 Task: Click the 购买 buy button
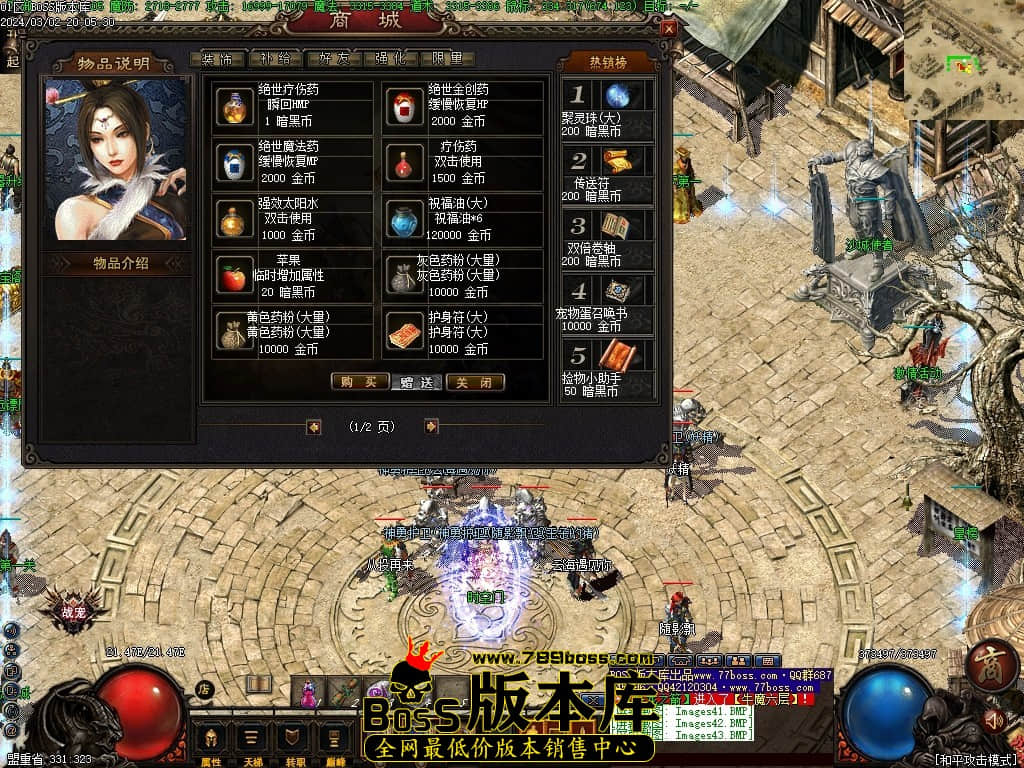pyautogui.click(x=359, y=382)
